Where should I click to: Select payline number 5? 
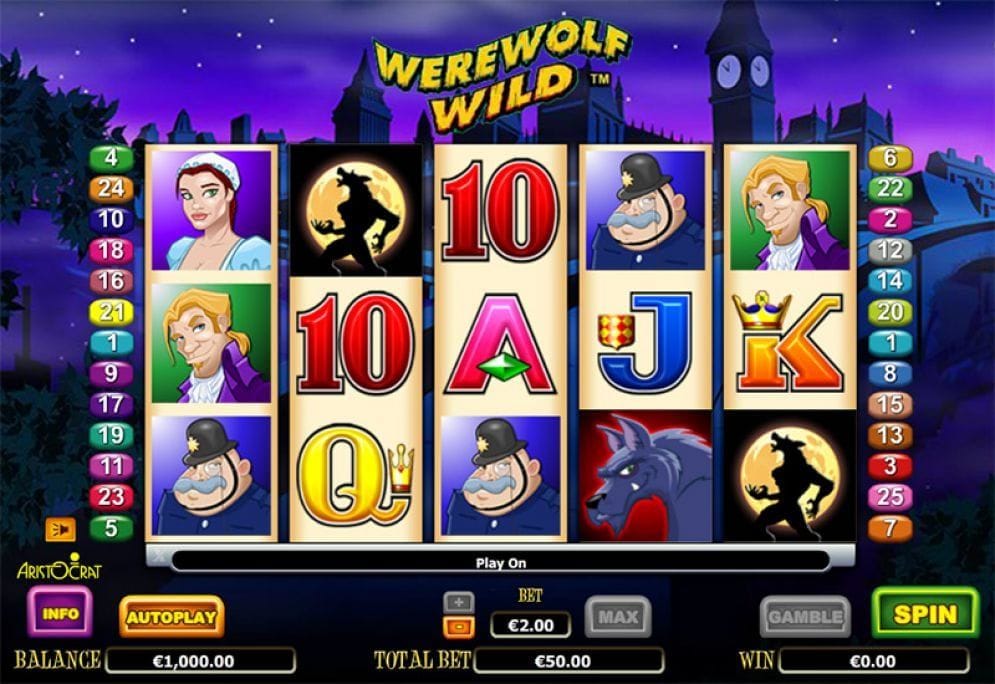[x=112, y=527]
